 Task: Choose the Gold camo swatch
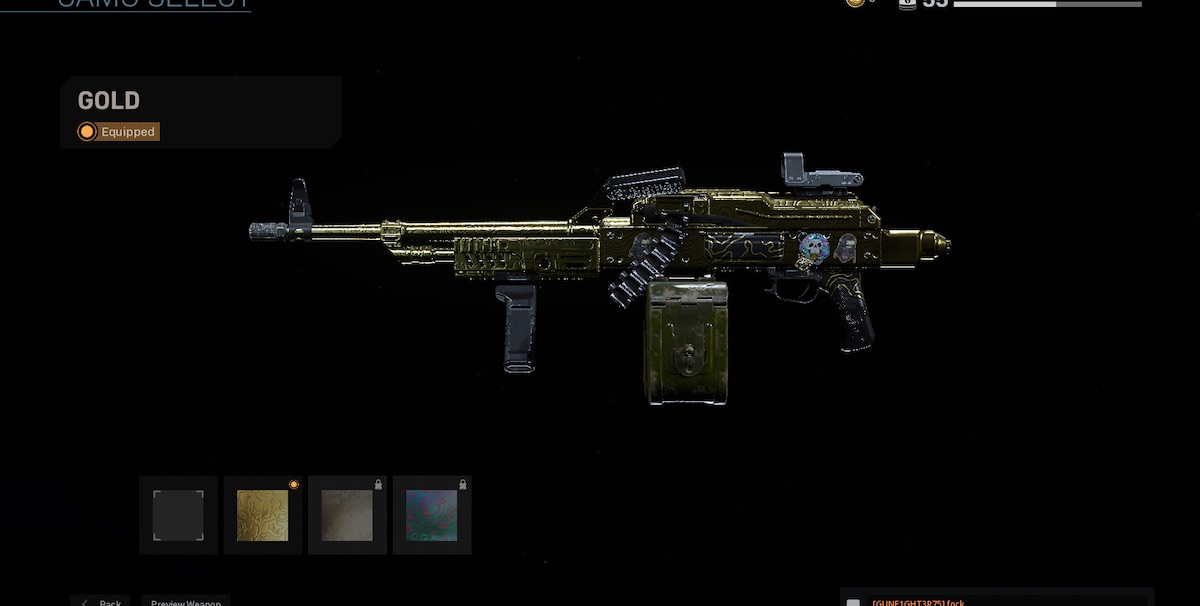(262, 515)
